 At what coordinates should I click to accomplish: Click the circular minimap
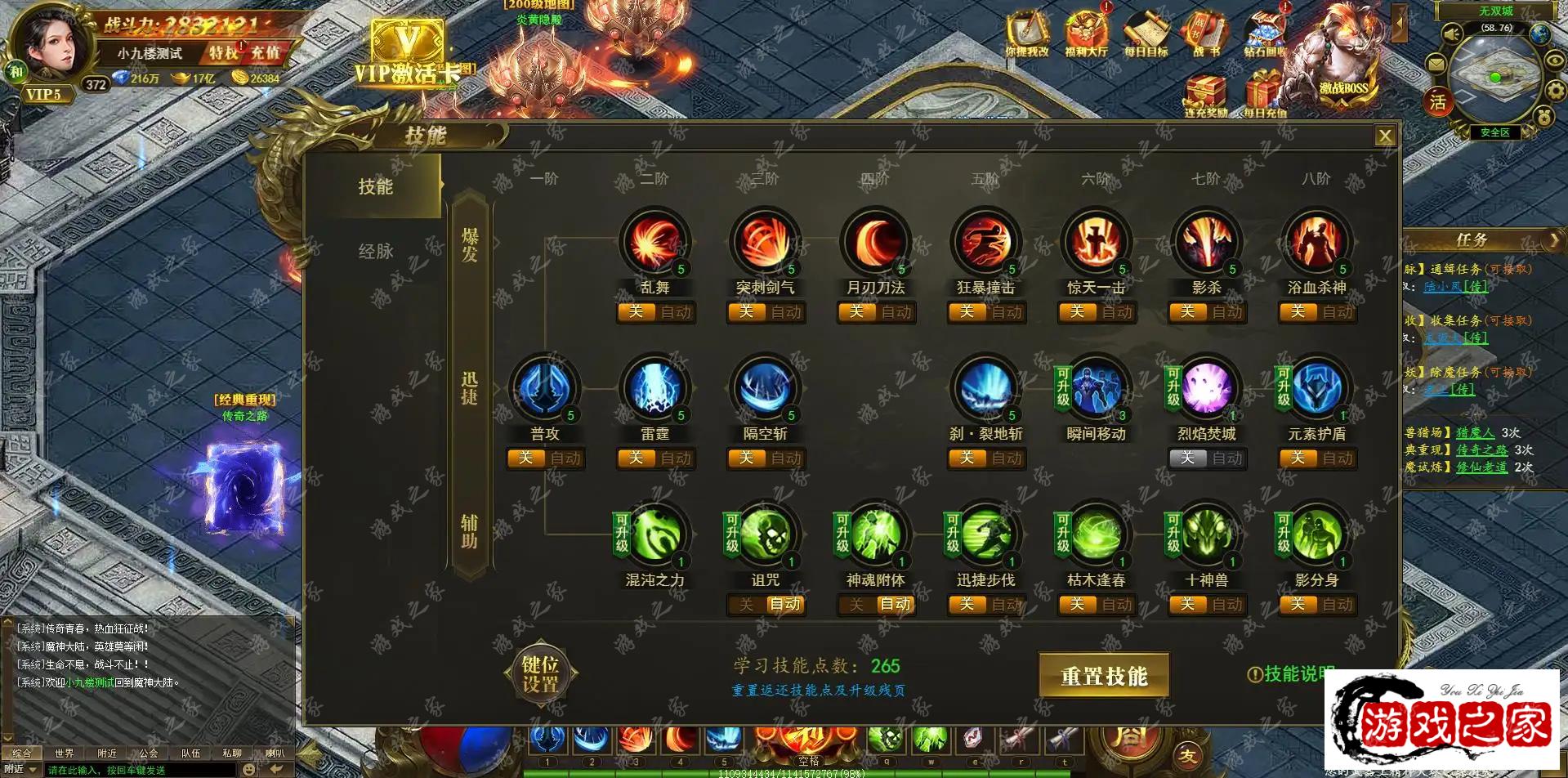(x=1494, y=78)
